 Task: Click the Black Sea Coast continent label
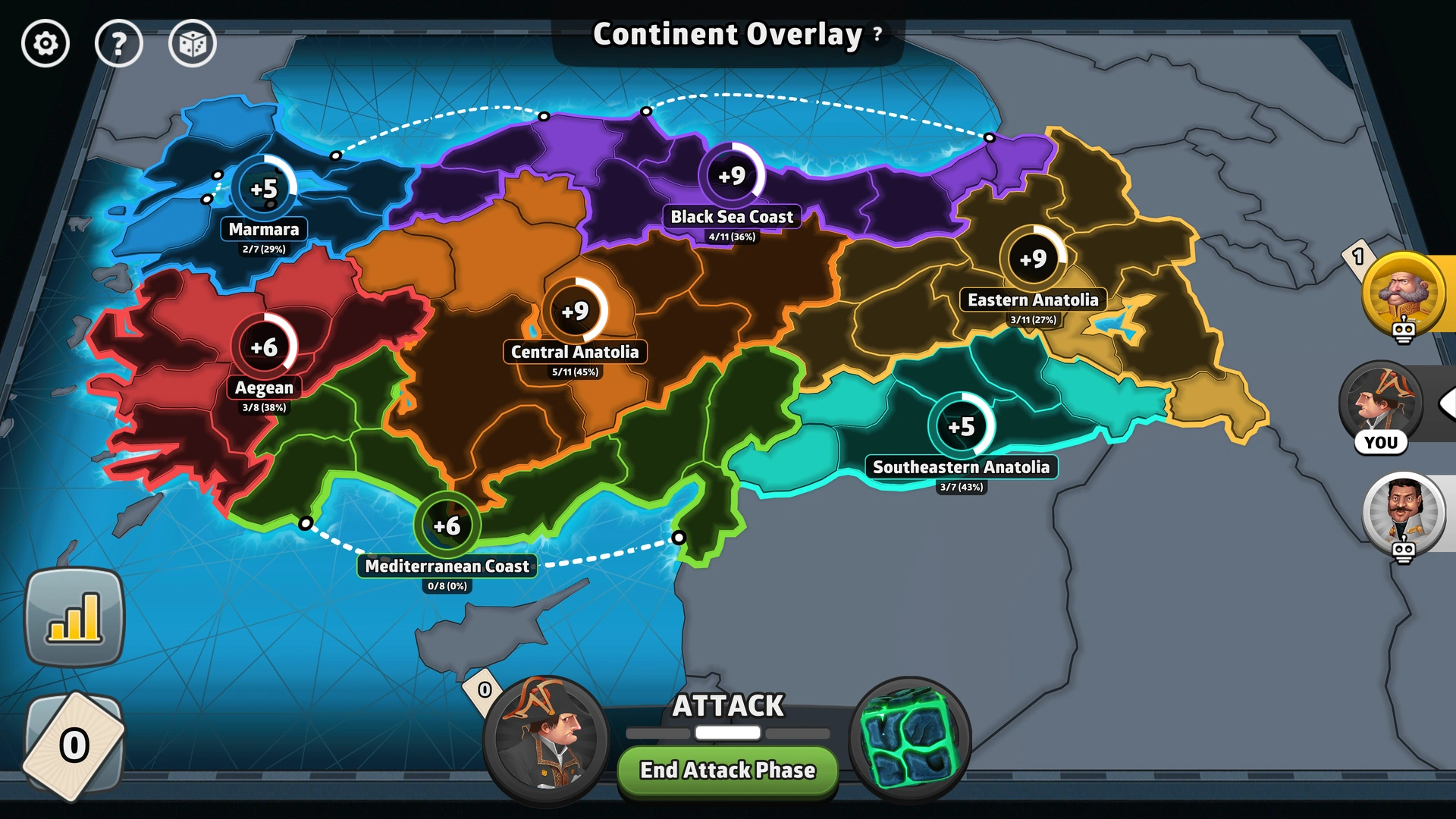click(x=731, y=216)
